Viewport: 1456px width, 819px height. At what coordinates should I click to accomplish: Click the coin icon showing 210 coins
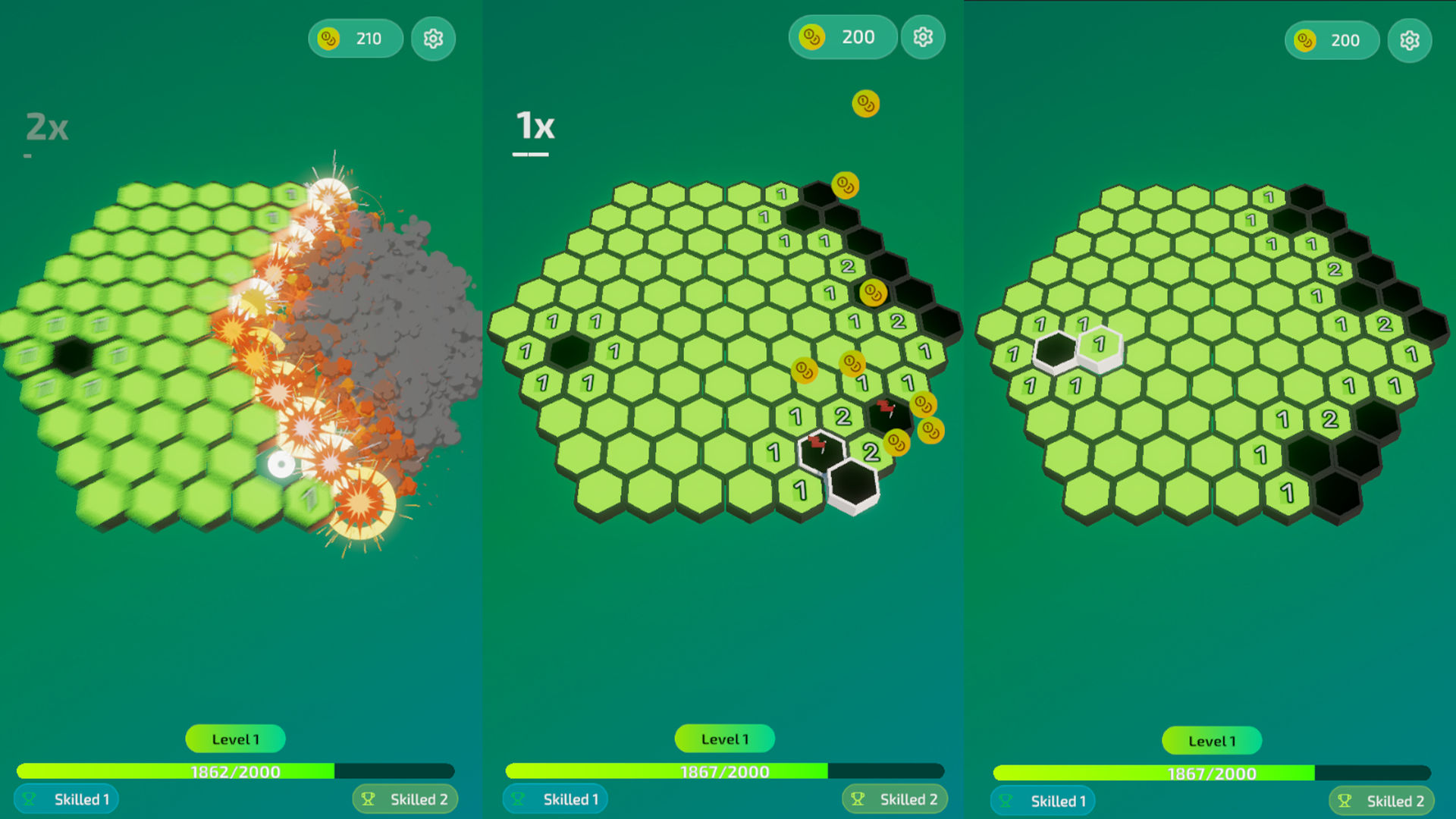(355, 38)
